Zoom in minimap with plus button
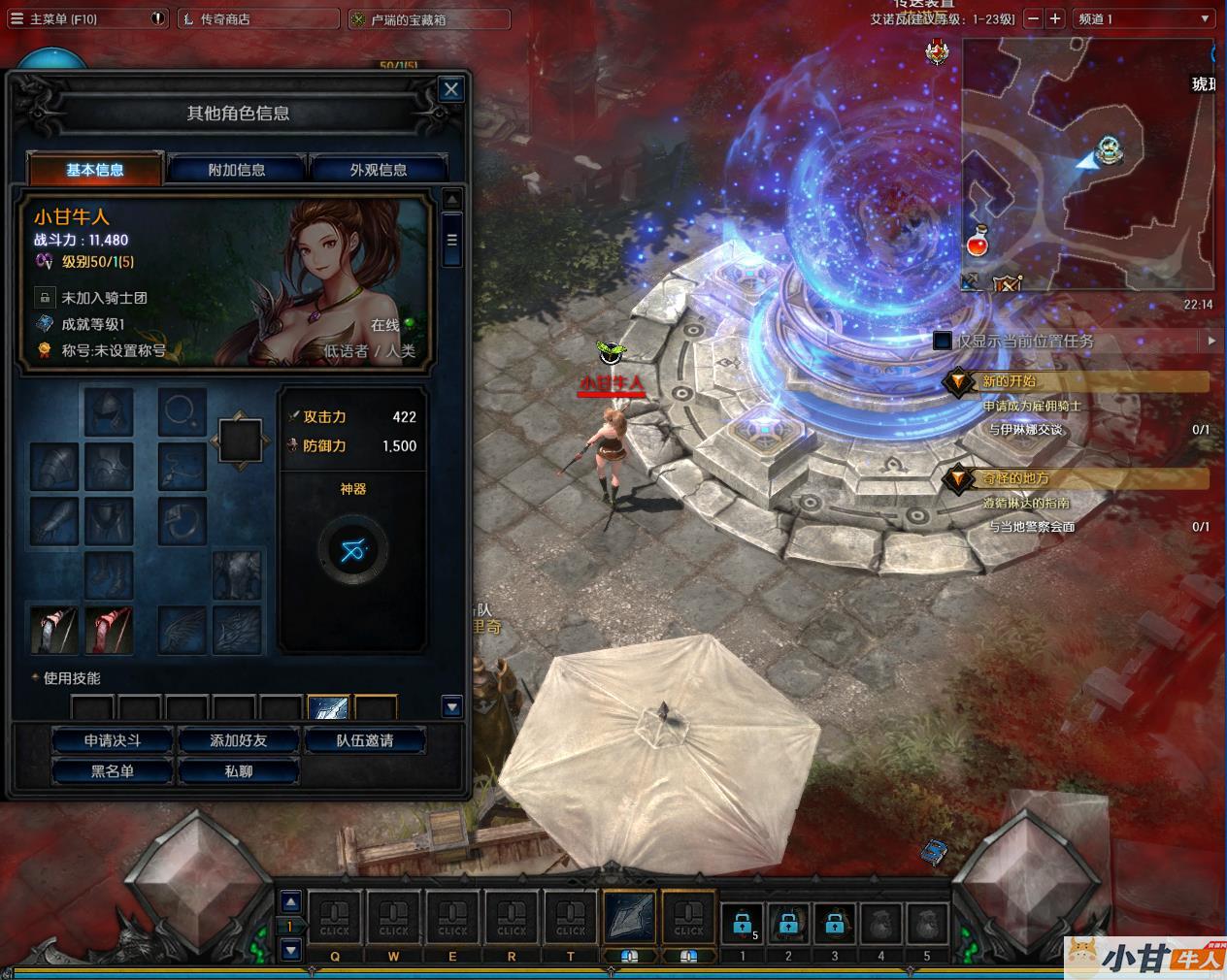 click(1055, 18)
